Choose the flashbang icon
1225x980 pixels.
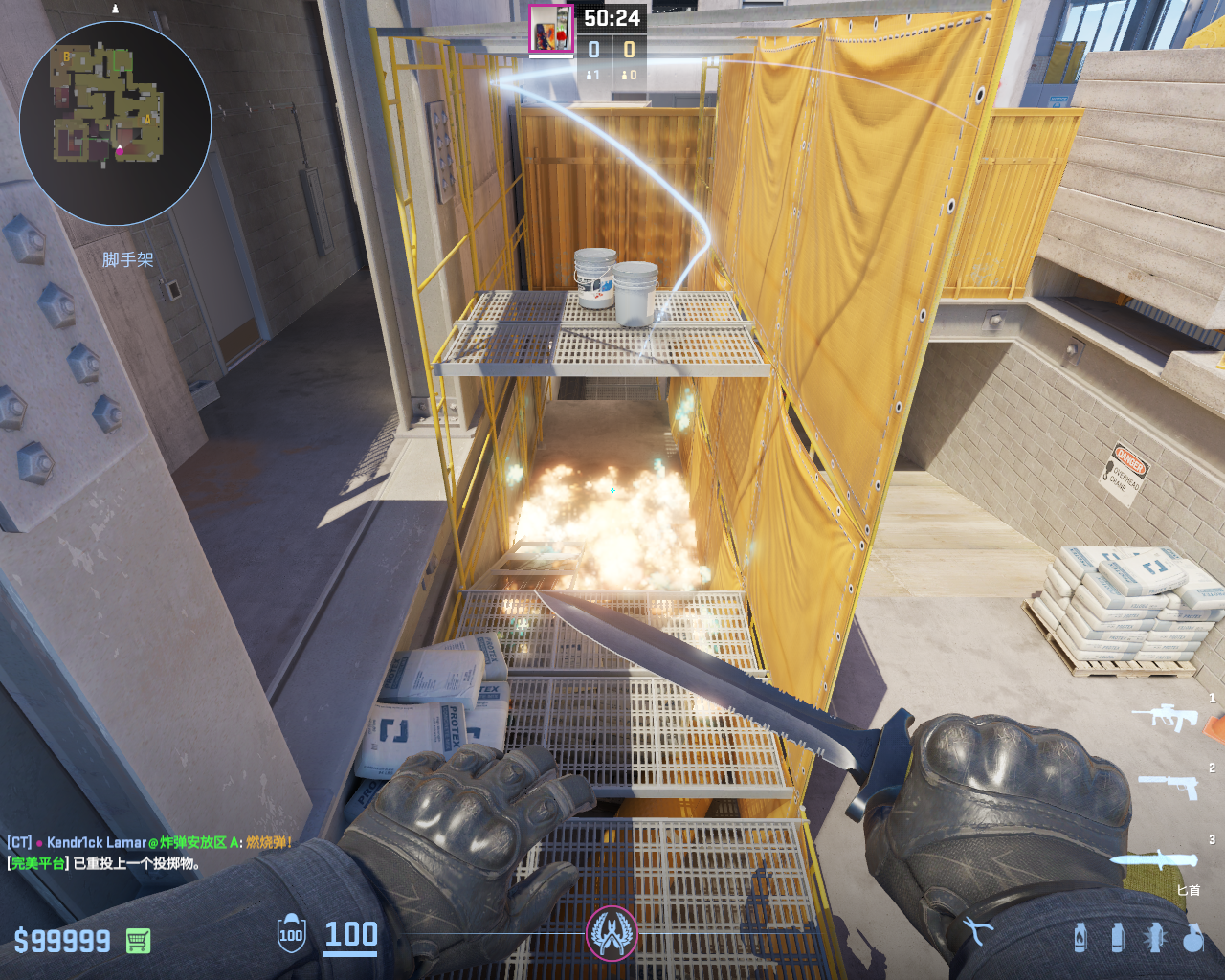click(x=1155, y=938)
